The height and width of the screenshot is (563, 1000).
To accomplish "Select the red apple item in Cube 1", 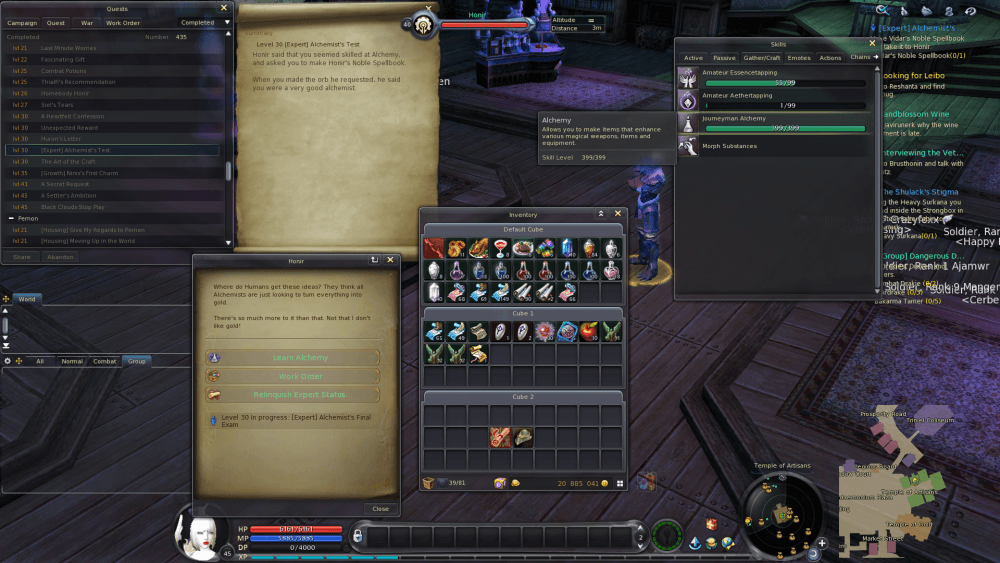I will coord(589,331).
